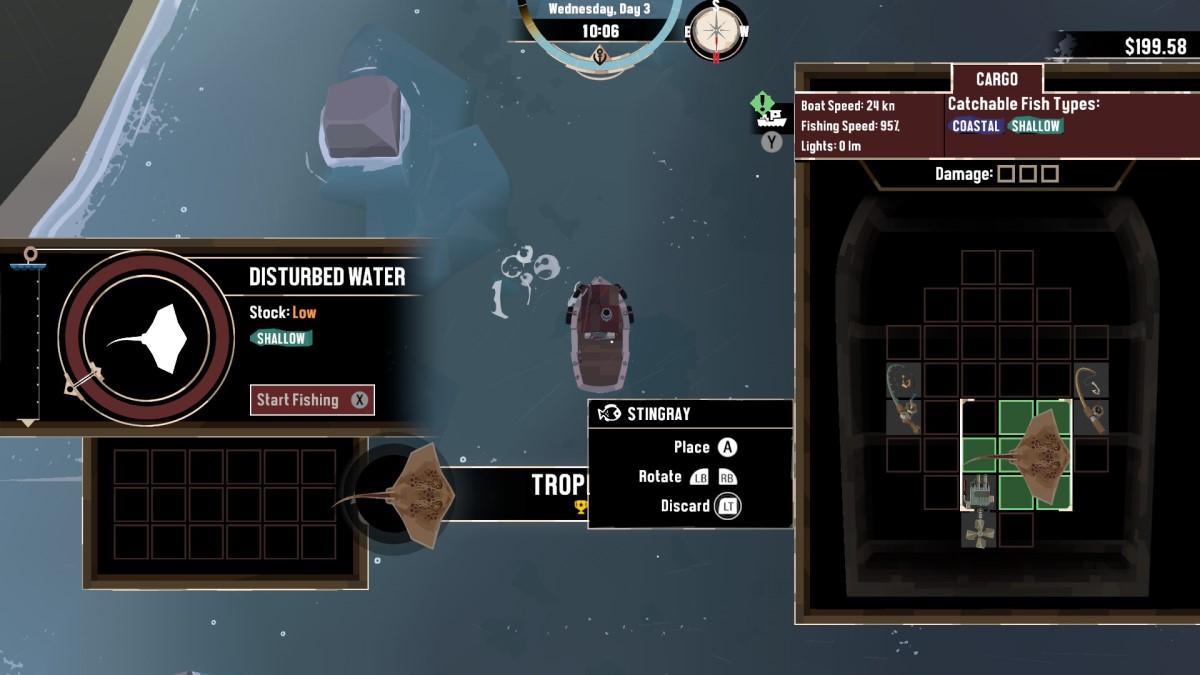Start fishing in the disturbed water
This screenshot has width=1200, height=675.
click(311, 400)
